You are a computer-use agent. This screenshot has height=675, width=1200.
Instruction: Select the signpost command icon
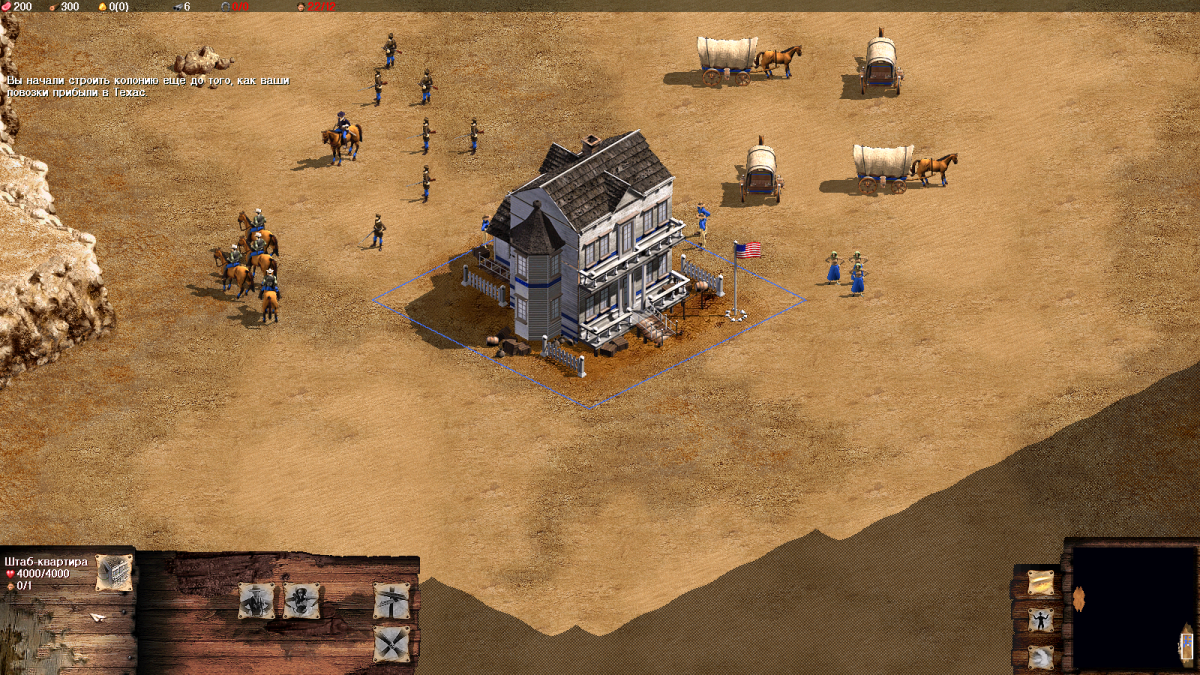[x=391, y=600]
